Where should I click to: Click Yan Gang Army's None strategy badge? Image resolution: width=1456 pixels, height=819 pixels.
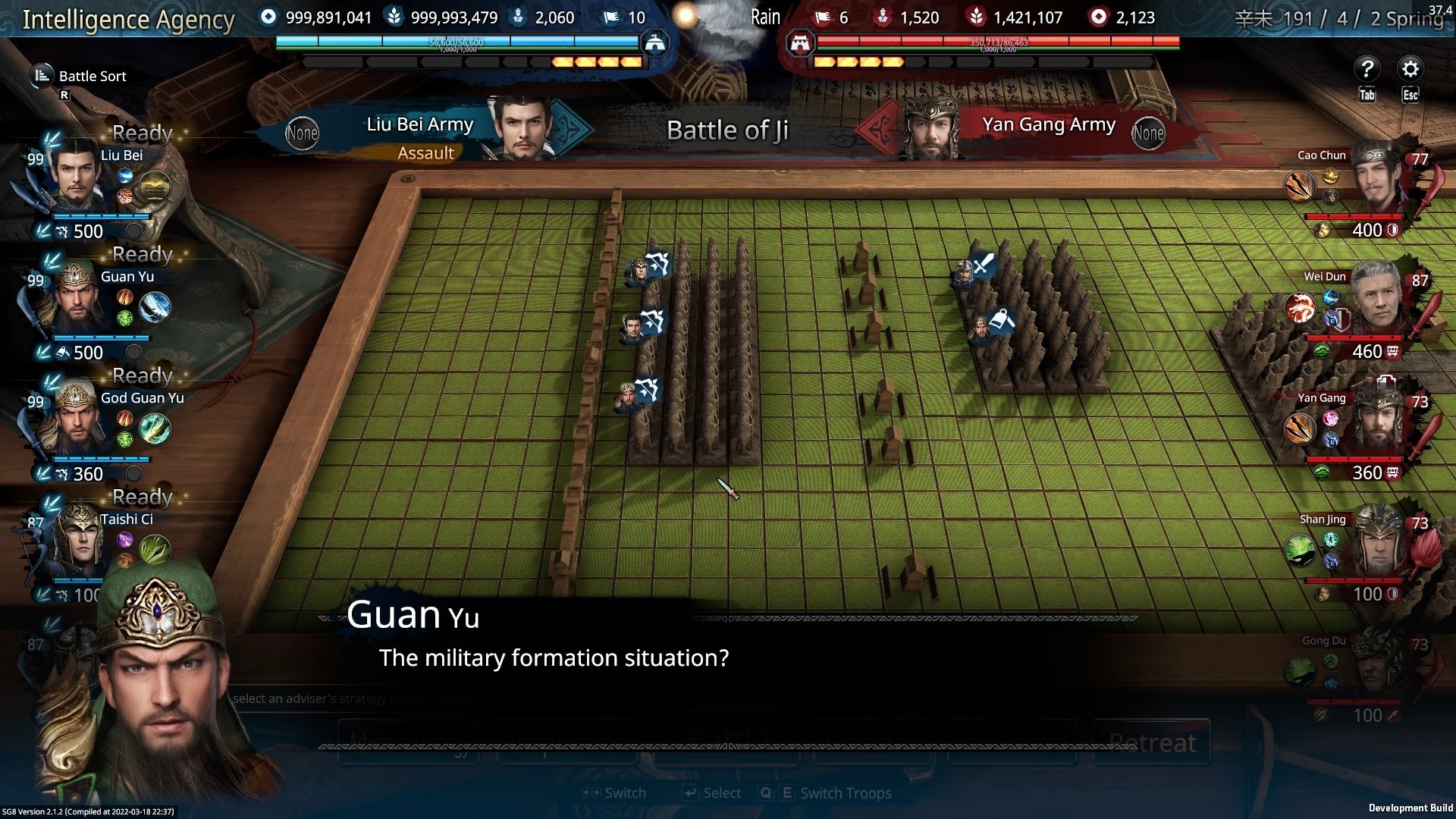(x=1147, y=133)
